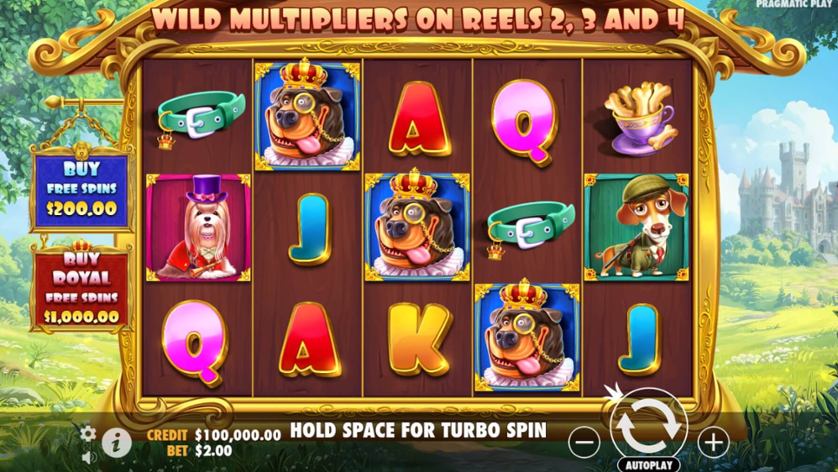Decrease the bet with the minus button
The height and width of the screenshot is (472, 838).
(586, 440)
